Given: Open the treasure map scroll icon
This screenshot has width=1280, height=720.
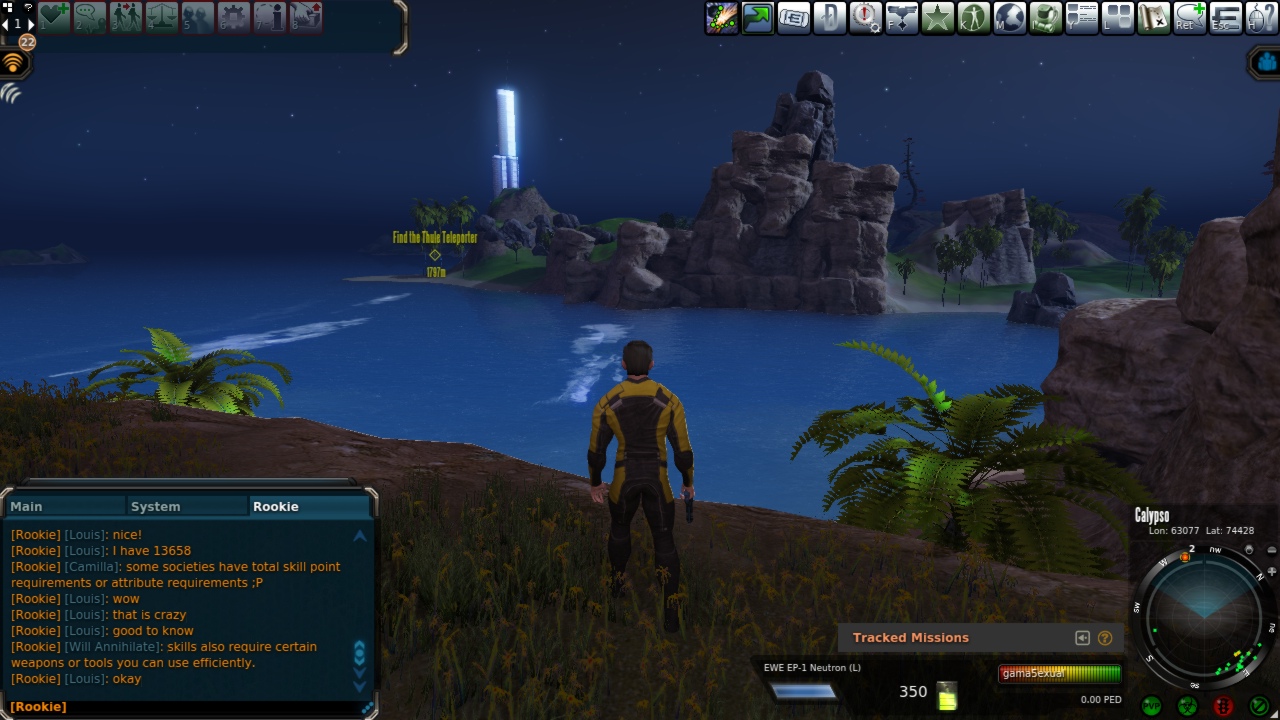Looking at the screenshot, I should [x=1153, y=17].
